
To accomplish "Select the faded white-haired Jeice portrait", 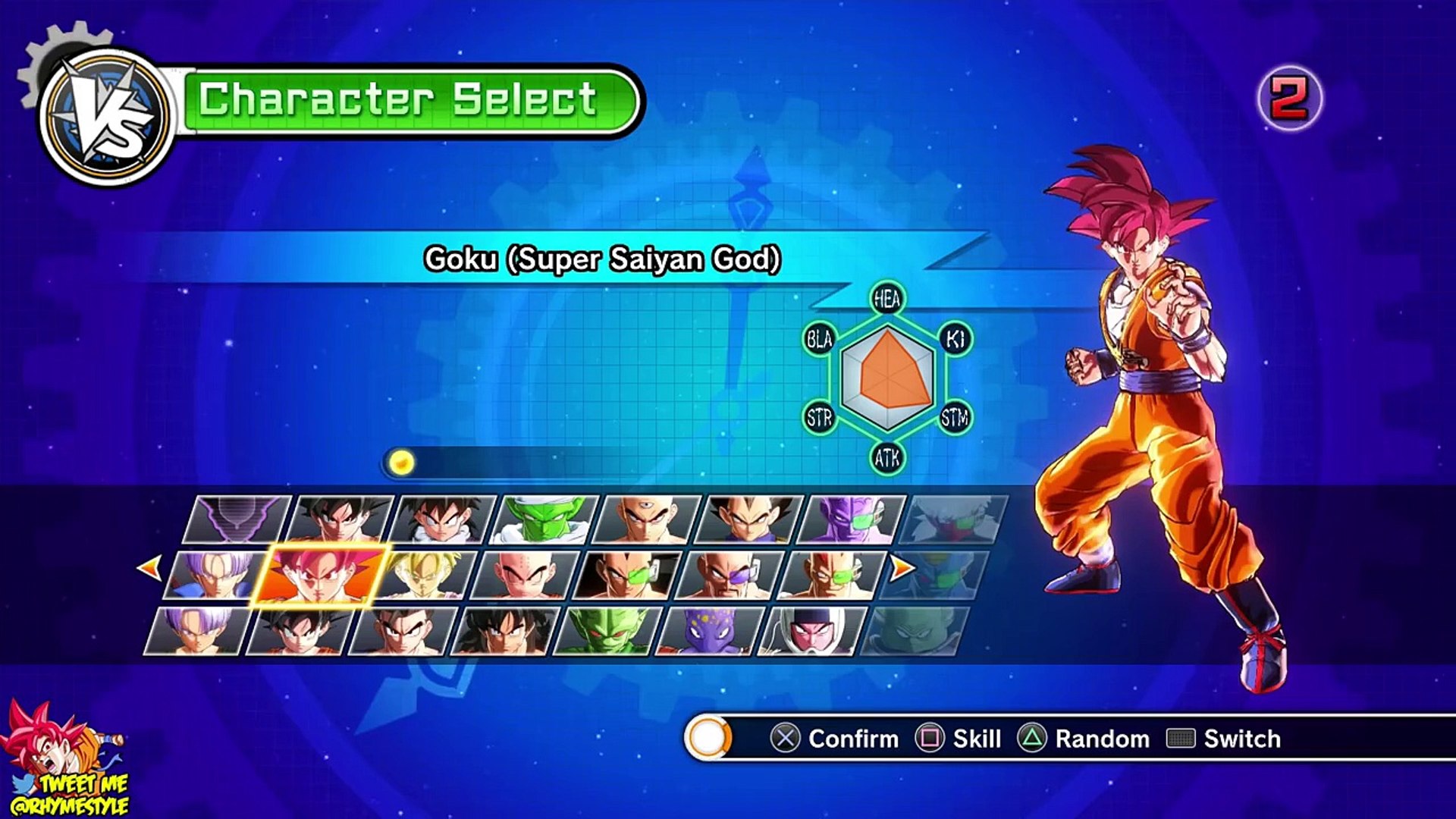I will tap(954, 520).
